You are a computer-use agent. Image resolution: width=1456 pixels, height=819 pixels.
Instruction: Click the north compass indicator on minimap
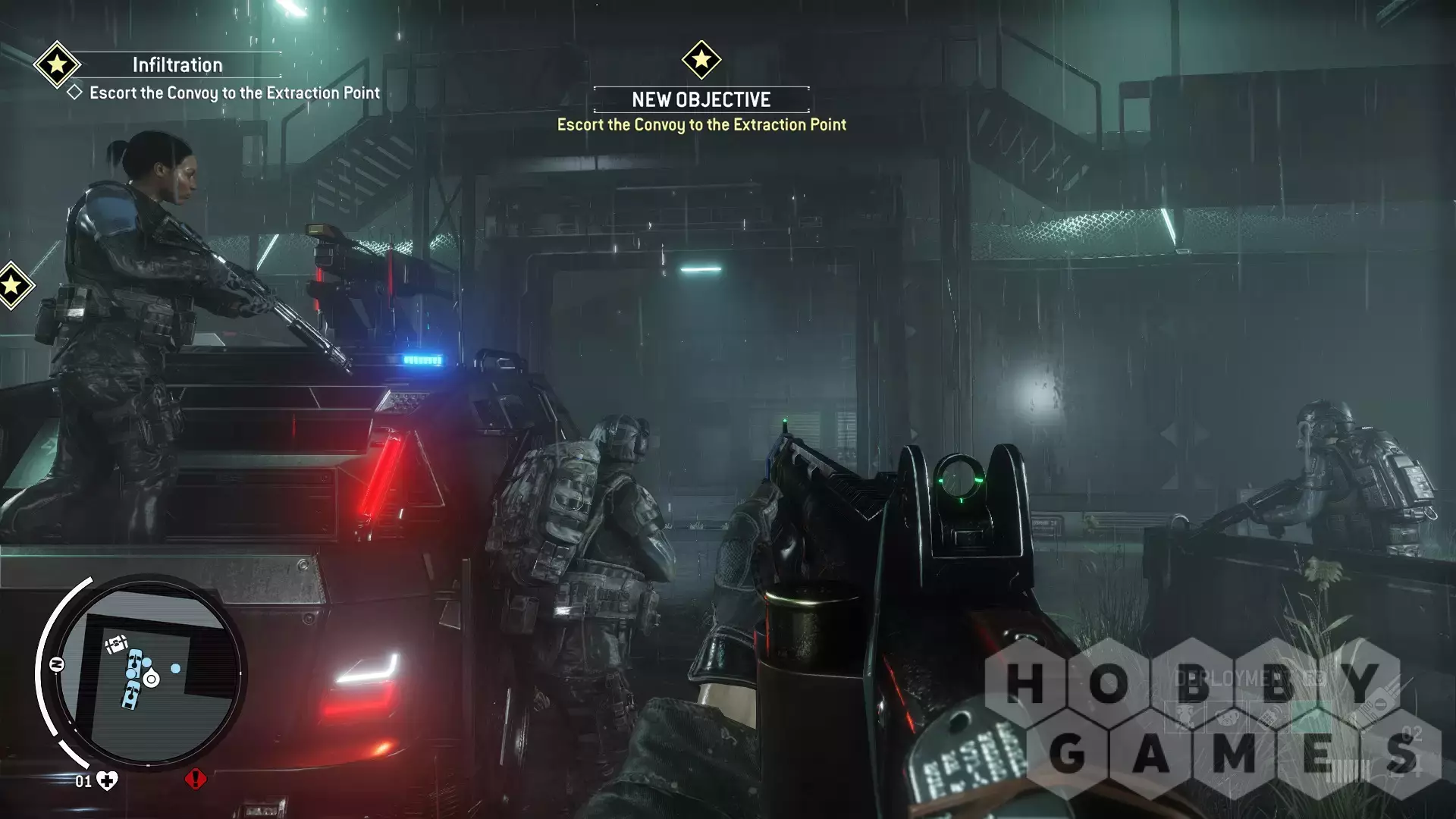coord(57,665)
